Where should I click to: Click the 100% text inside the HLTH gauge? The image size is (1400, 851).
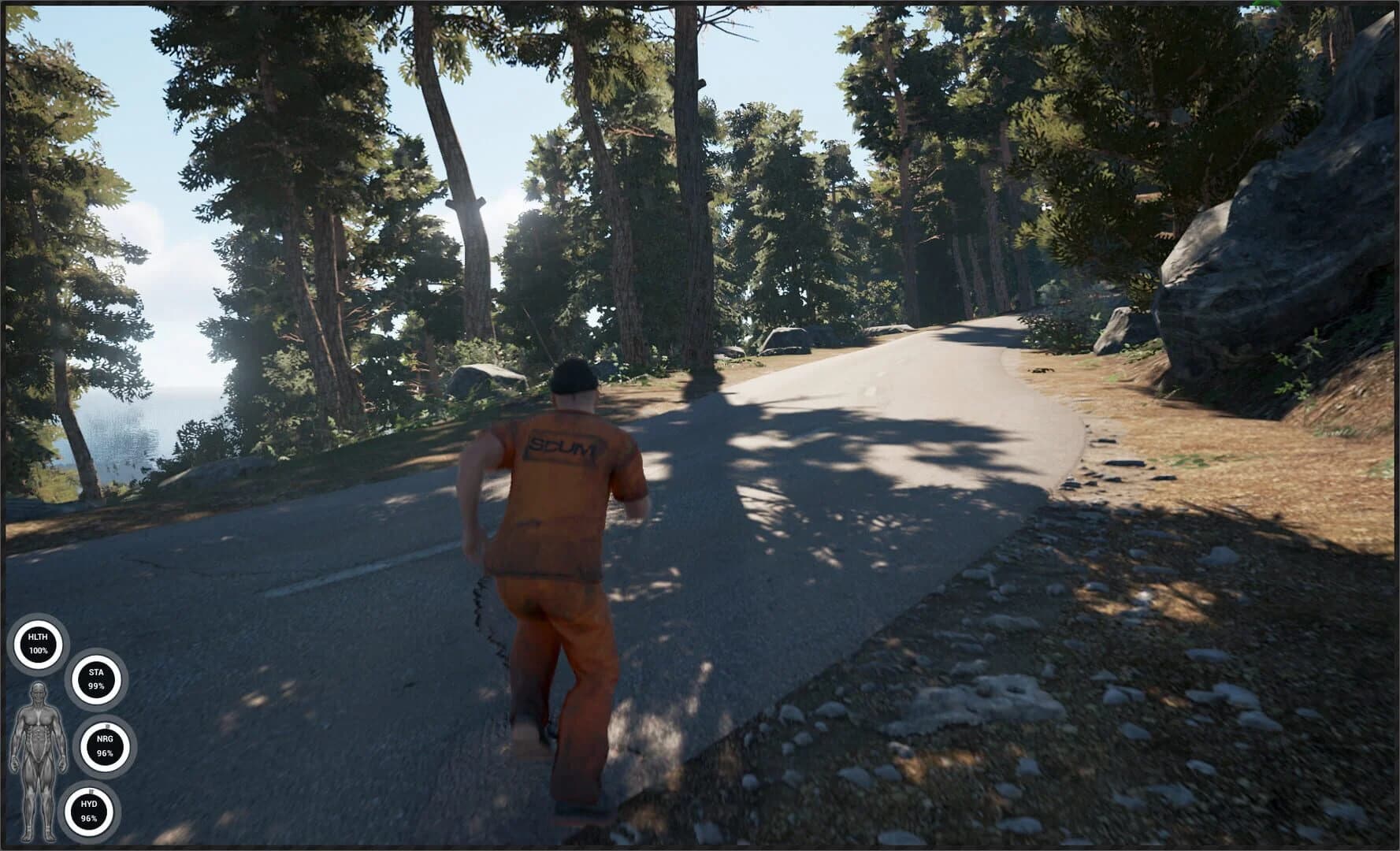tap(38, 652)
